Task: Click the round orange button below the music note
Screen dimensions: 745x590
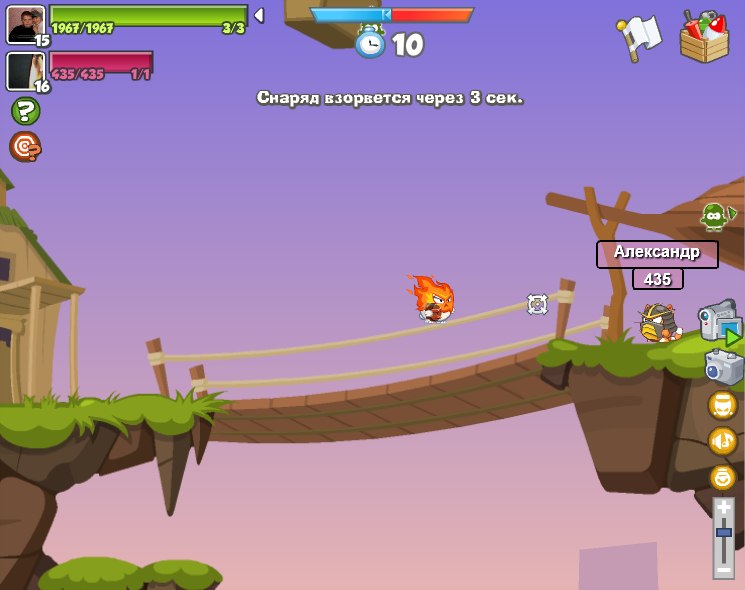Action: tap(722, 476)
